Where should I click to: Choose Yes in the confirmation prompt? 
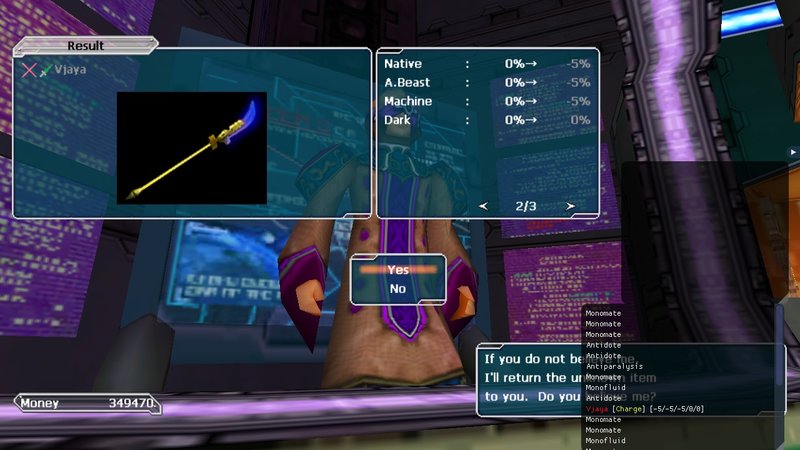tap(398, 270)
